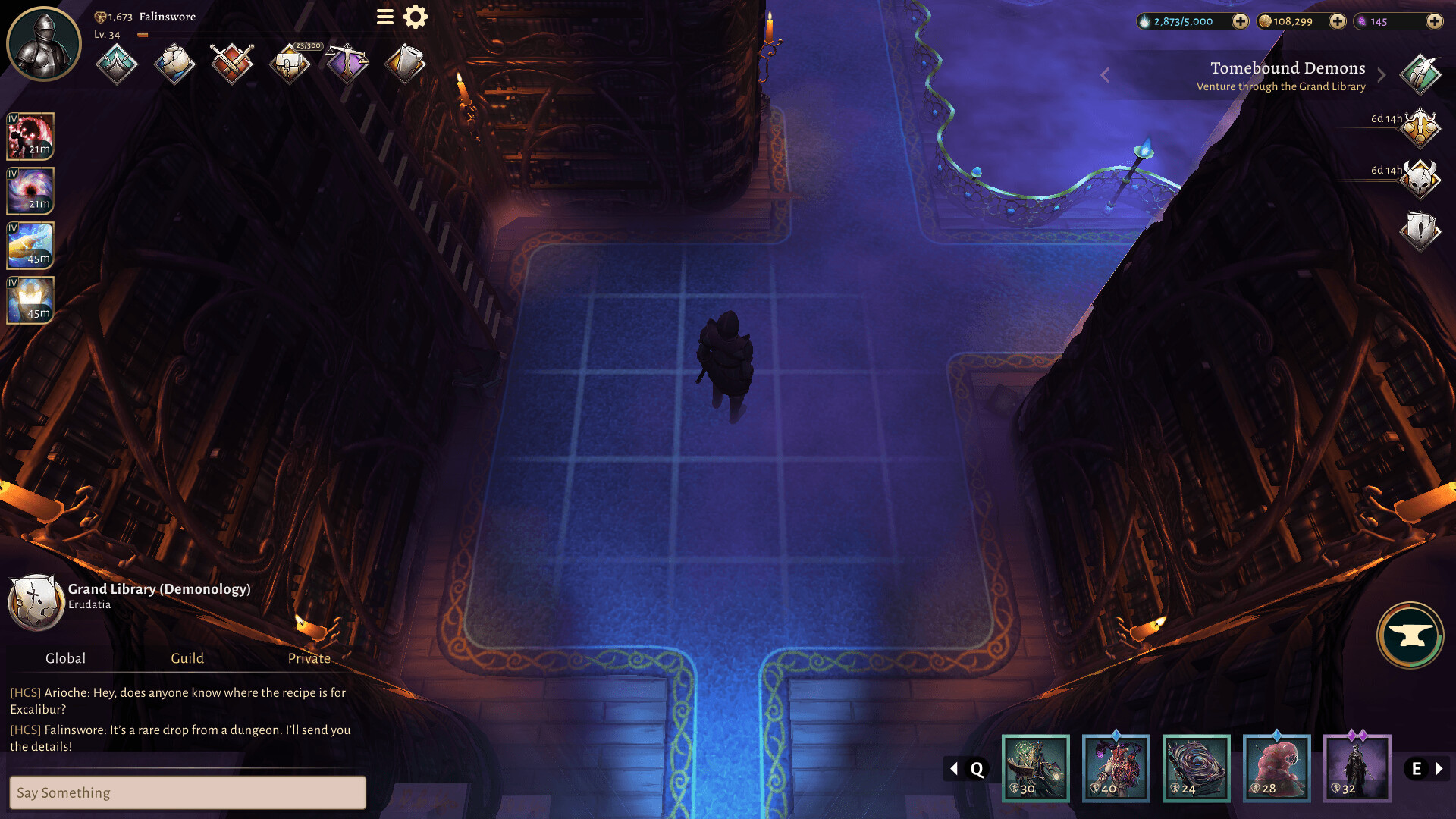
Task: Click the knight character portrait
Action: click(x=44, y=44)
